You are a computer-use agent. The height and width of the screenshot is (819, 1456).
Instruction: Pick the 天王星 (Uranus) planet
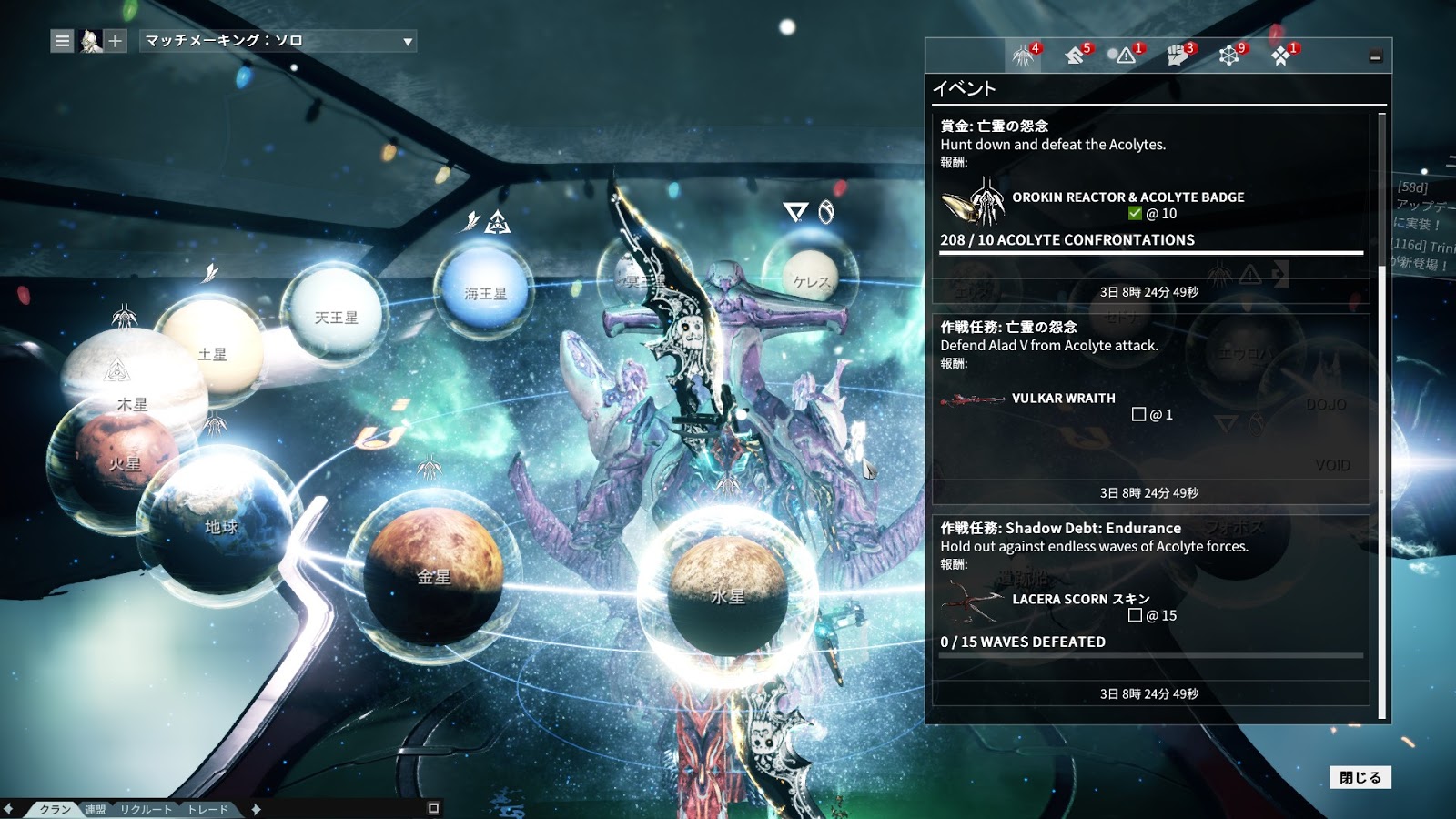[336, 317]
